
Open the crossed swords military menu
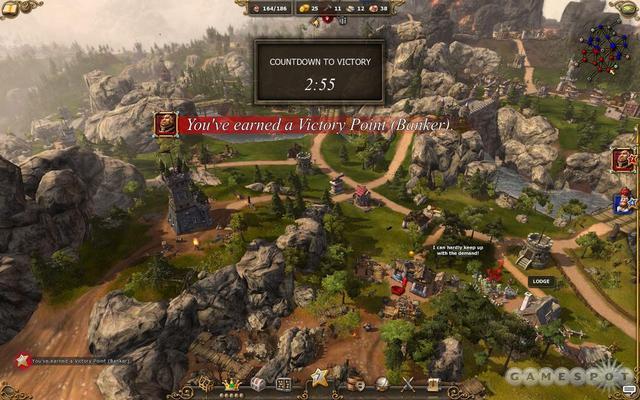pyautogui.click(x=407, y=384)
